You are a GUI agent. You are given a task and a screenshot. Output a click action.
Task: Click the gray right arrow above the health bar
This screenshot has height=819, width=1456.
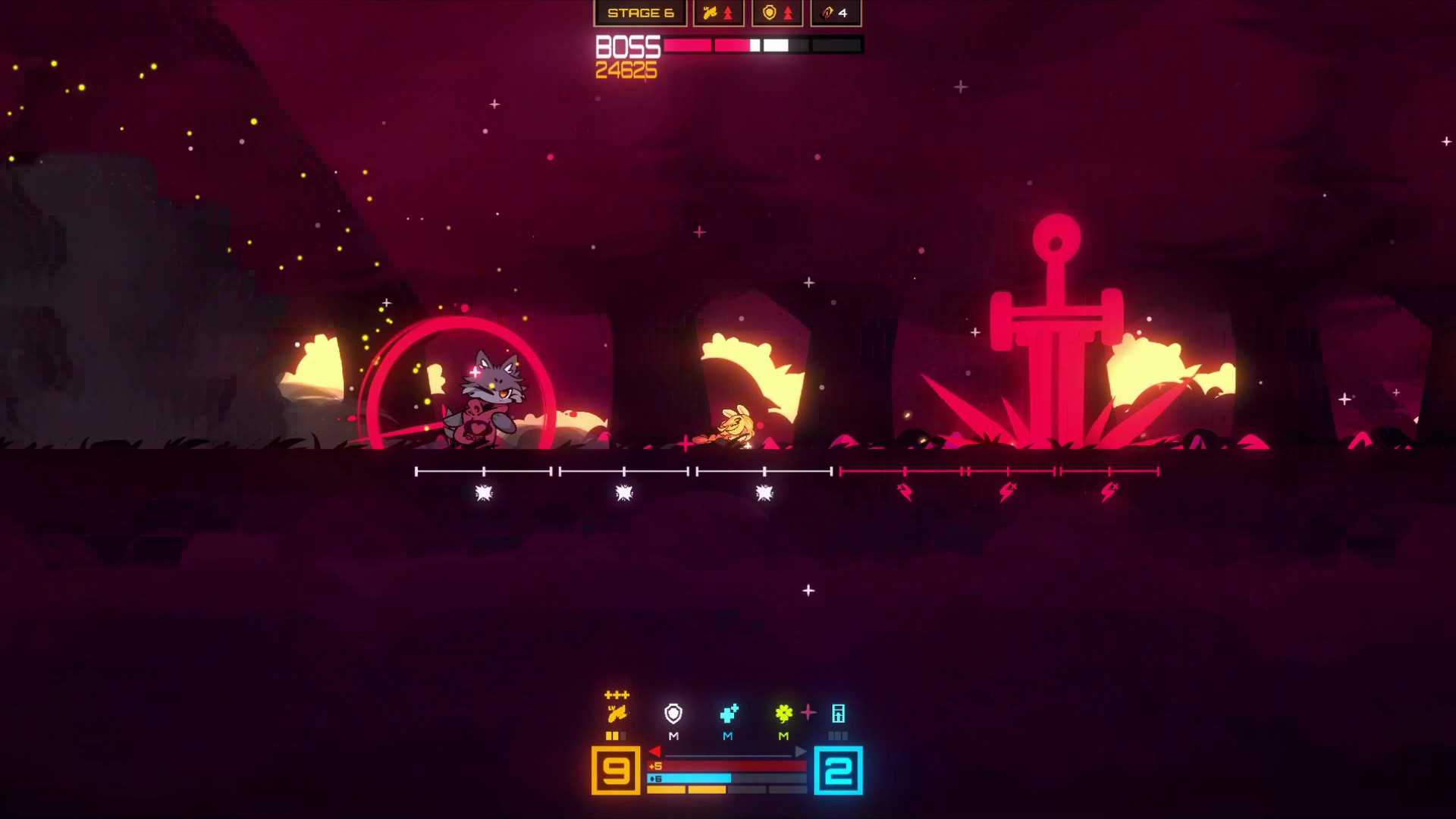click(x=801, y=752)
